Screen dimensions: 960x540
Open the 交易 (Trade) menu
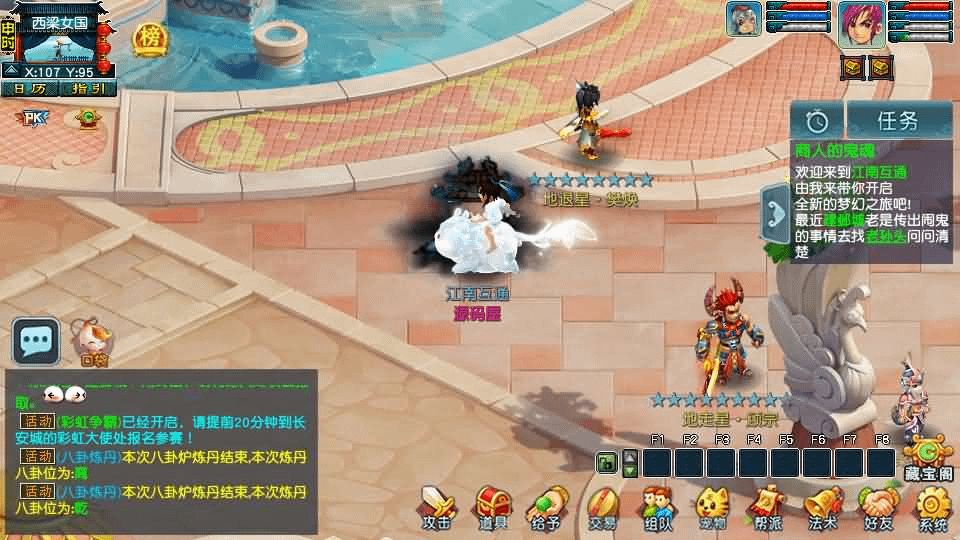point(602,508)
